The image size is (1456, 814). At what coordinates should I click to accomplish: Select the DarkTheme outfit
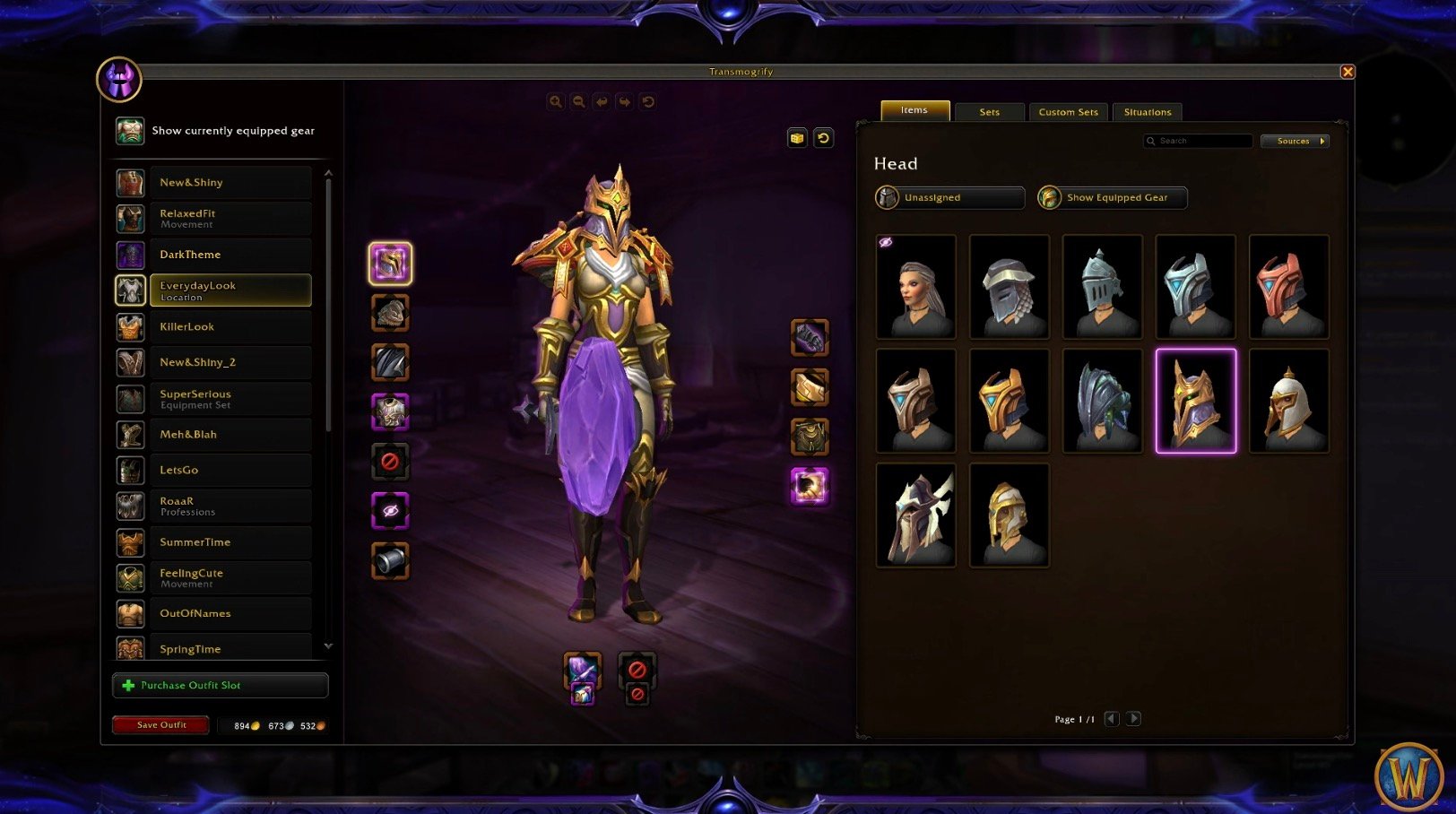click(x=230, y=255)
